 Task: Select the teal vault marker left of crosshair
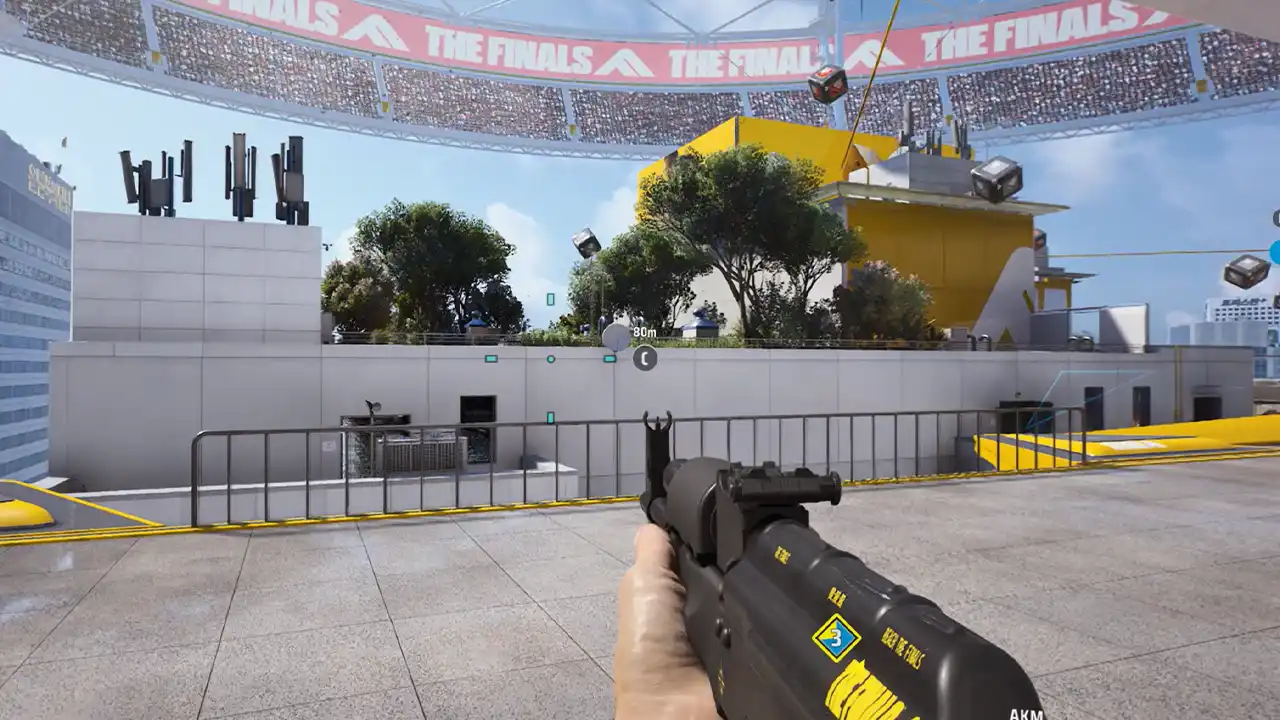click(491, 358)
